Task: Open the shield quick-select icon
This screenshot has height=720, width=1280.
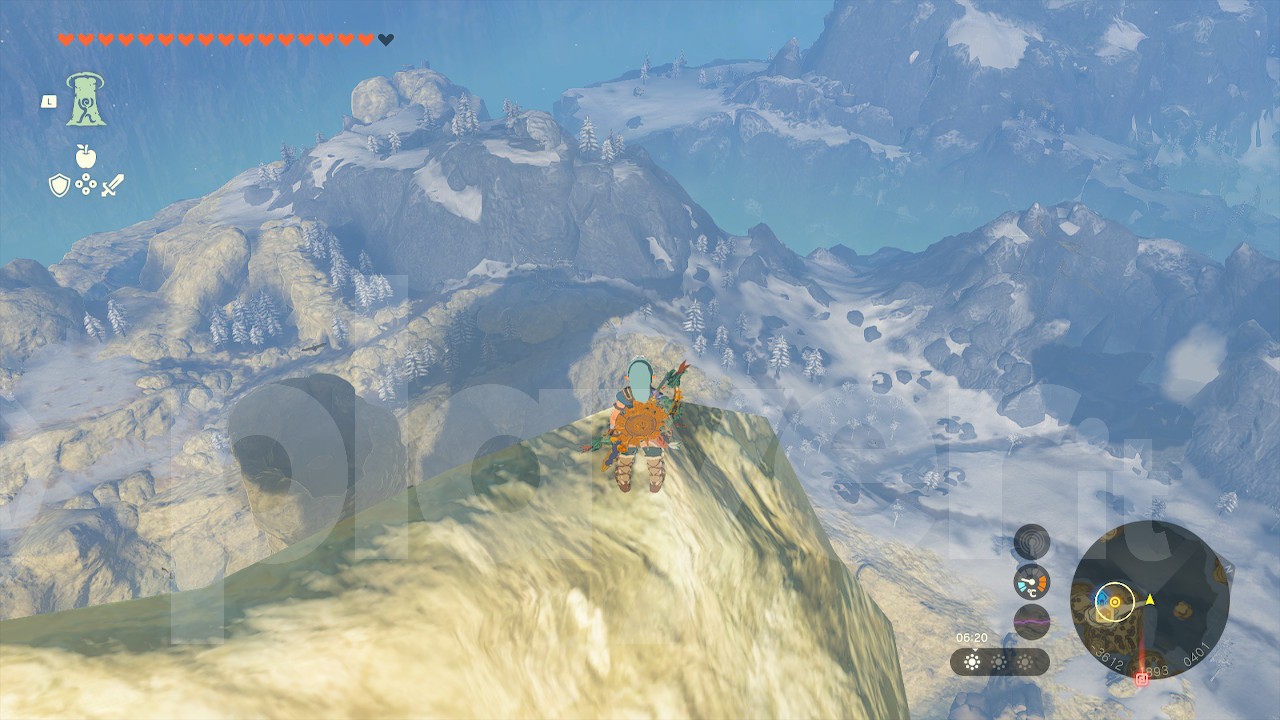Action: [59, 185]
